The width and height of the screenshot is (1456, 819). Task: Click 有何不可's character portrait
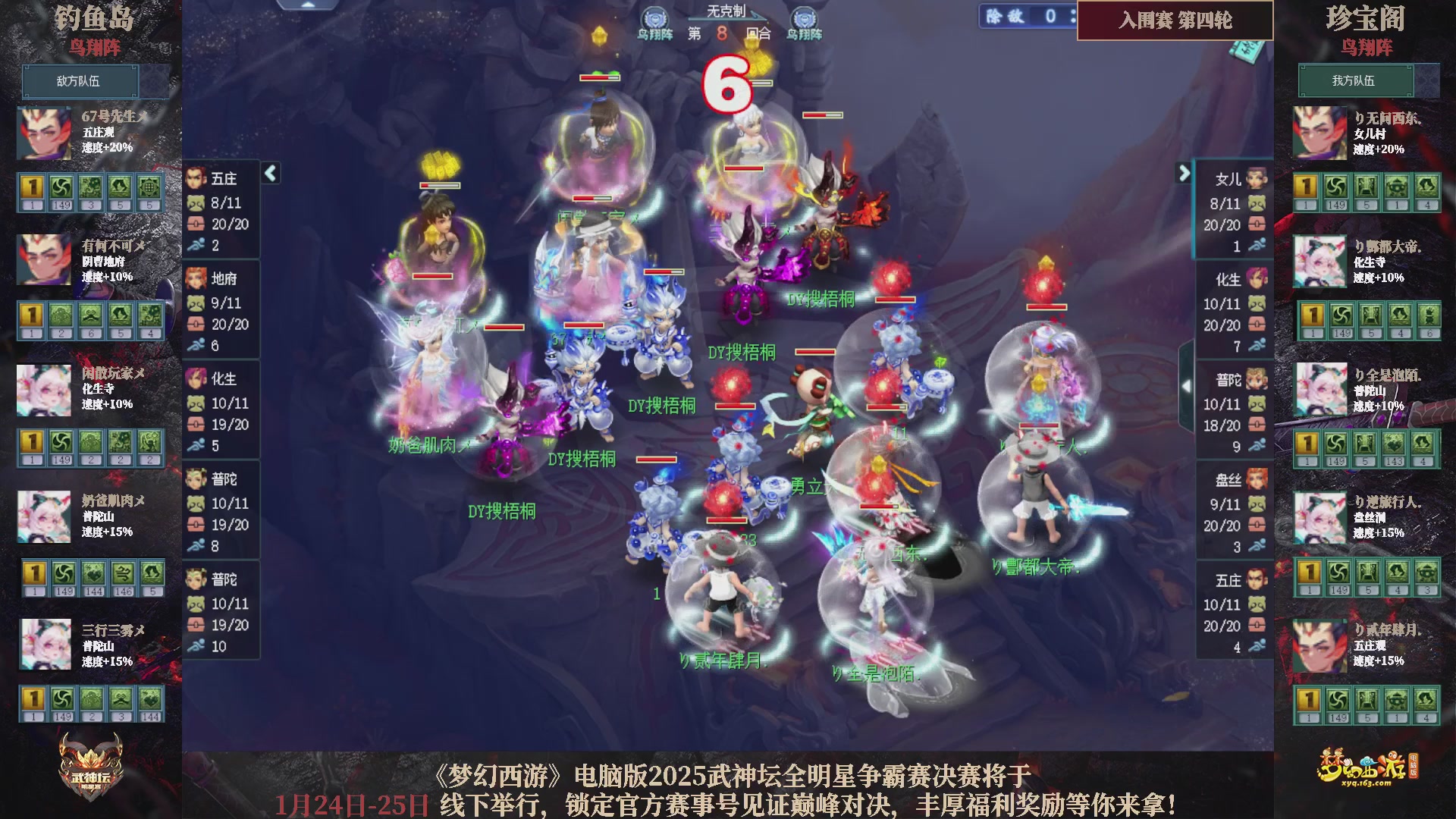click(44, 261)
